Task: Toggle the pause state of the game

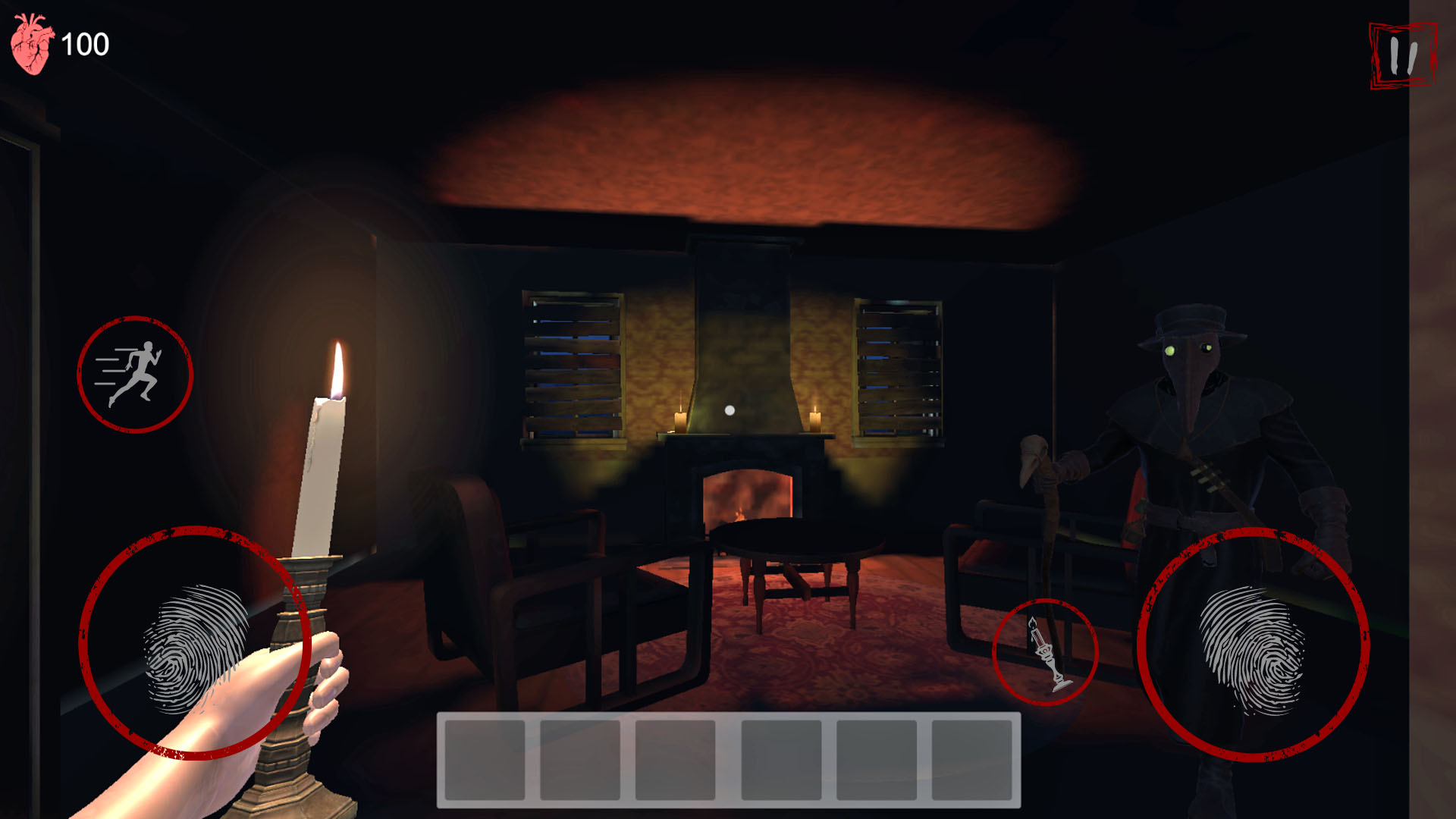Action: click(1404, 55)
